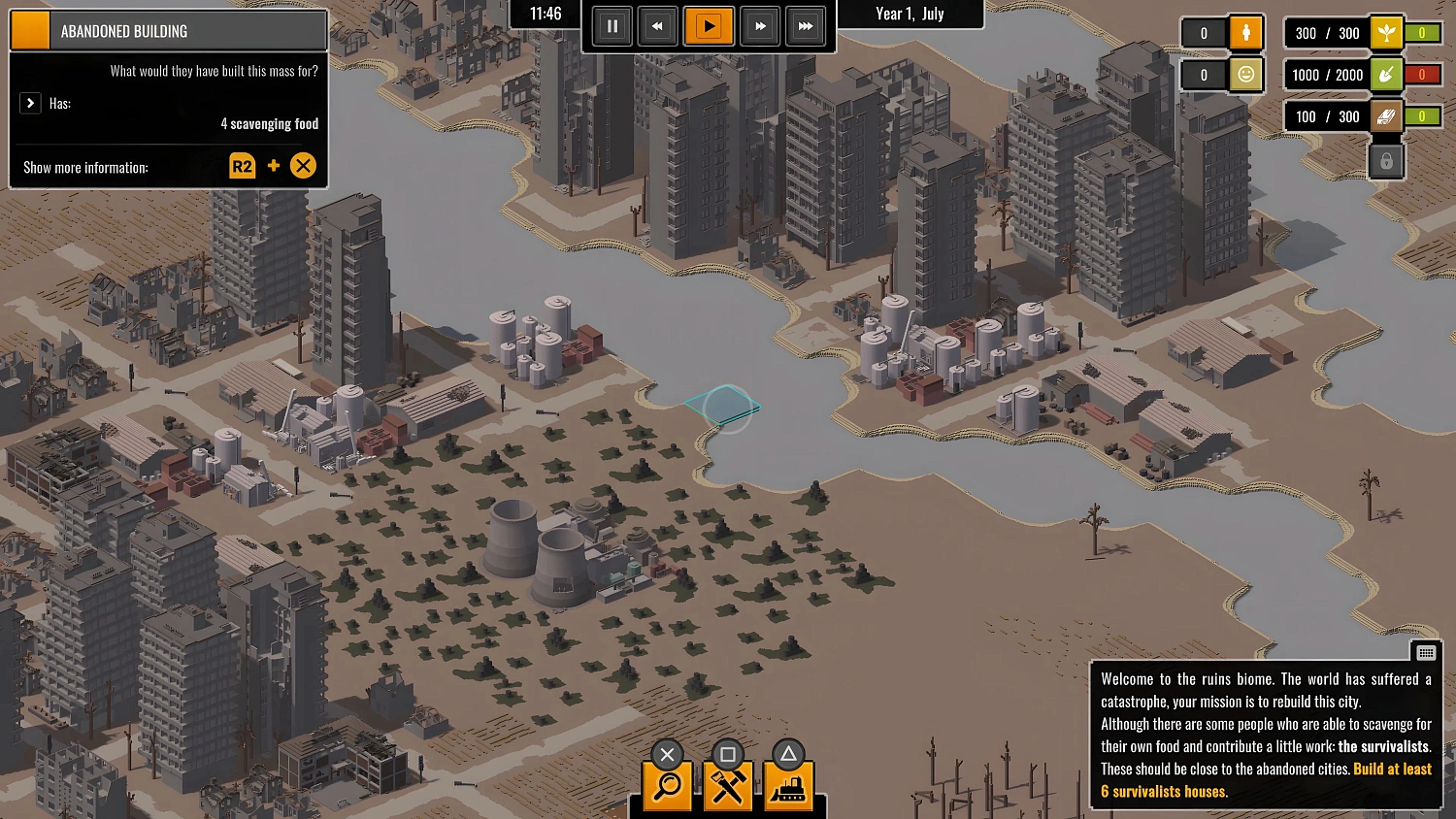Click the plant food resource icon
This screenshot has height=819, width=1456.
(x=1386, y=32)
